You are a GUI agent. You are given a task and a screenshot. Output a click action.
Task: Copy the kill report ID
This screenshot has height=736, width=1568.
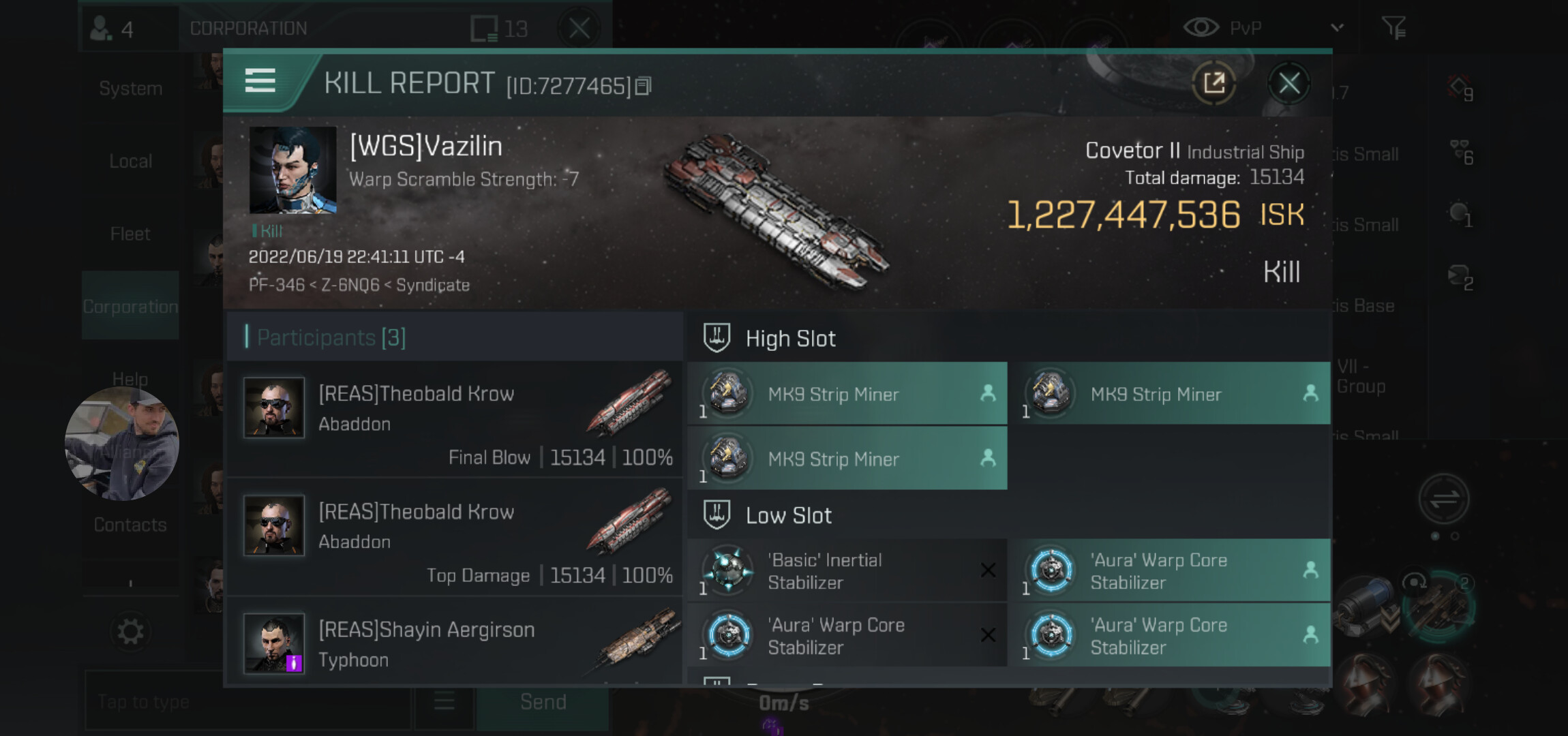(643, 87)
